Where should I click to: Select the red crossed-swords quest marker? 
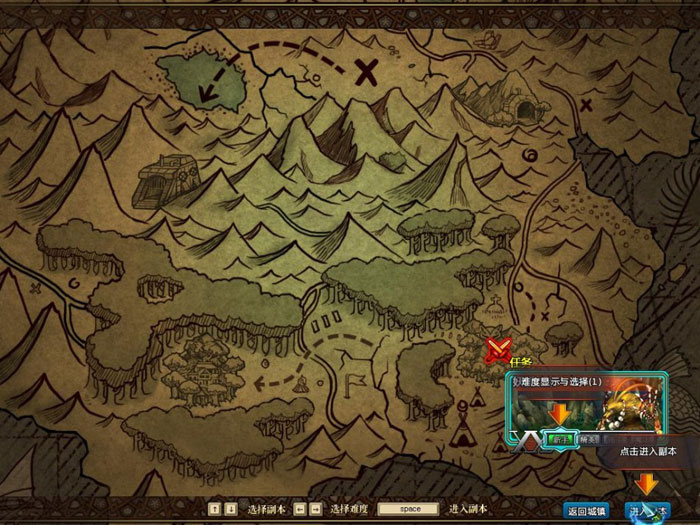tap(497, 350)
